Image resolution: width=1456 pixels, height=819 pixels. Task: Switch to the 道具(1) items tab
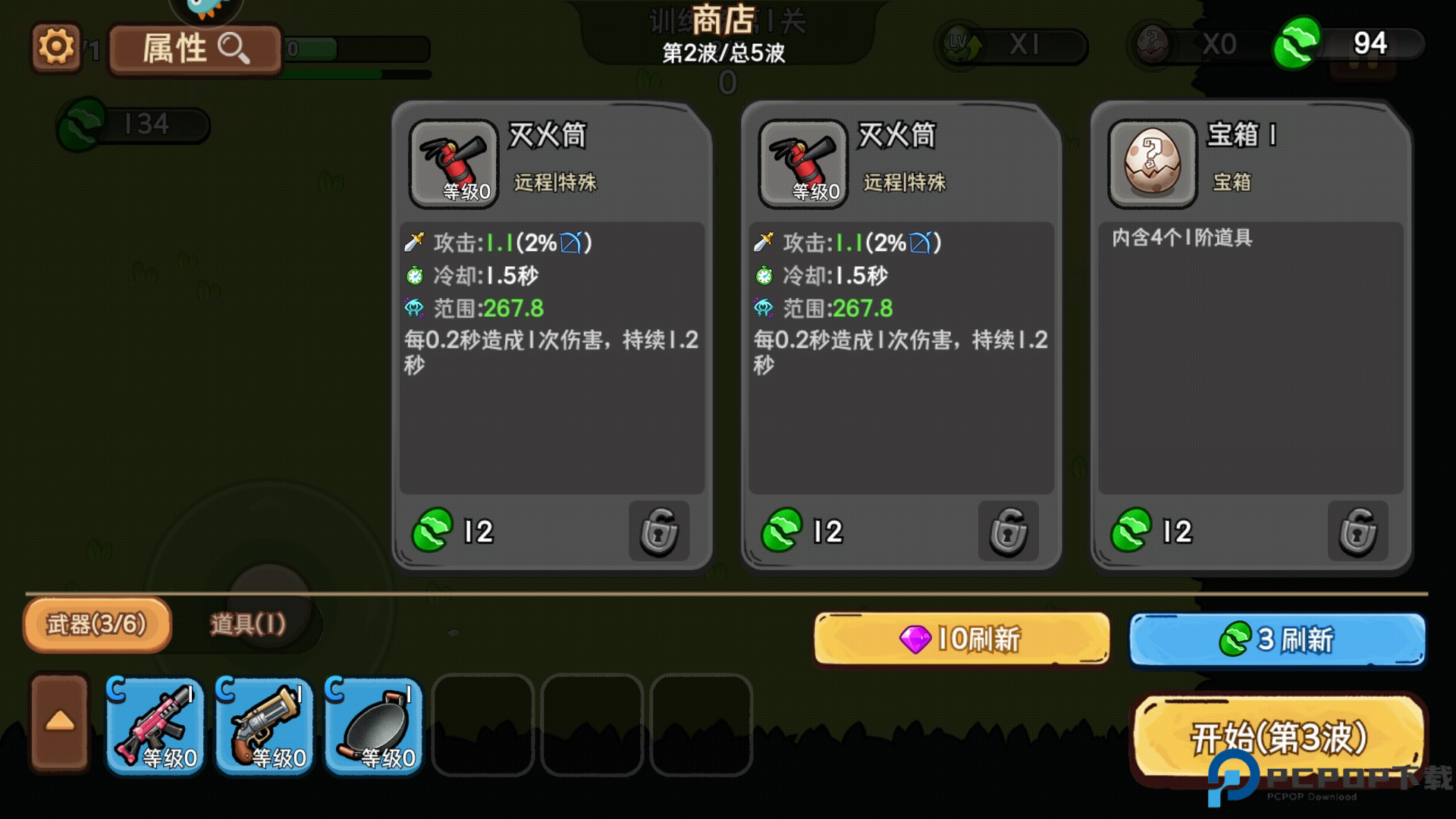pos(248,625)
